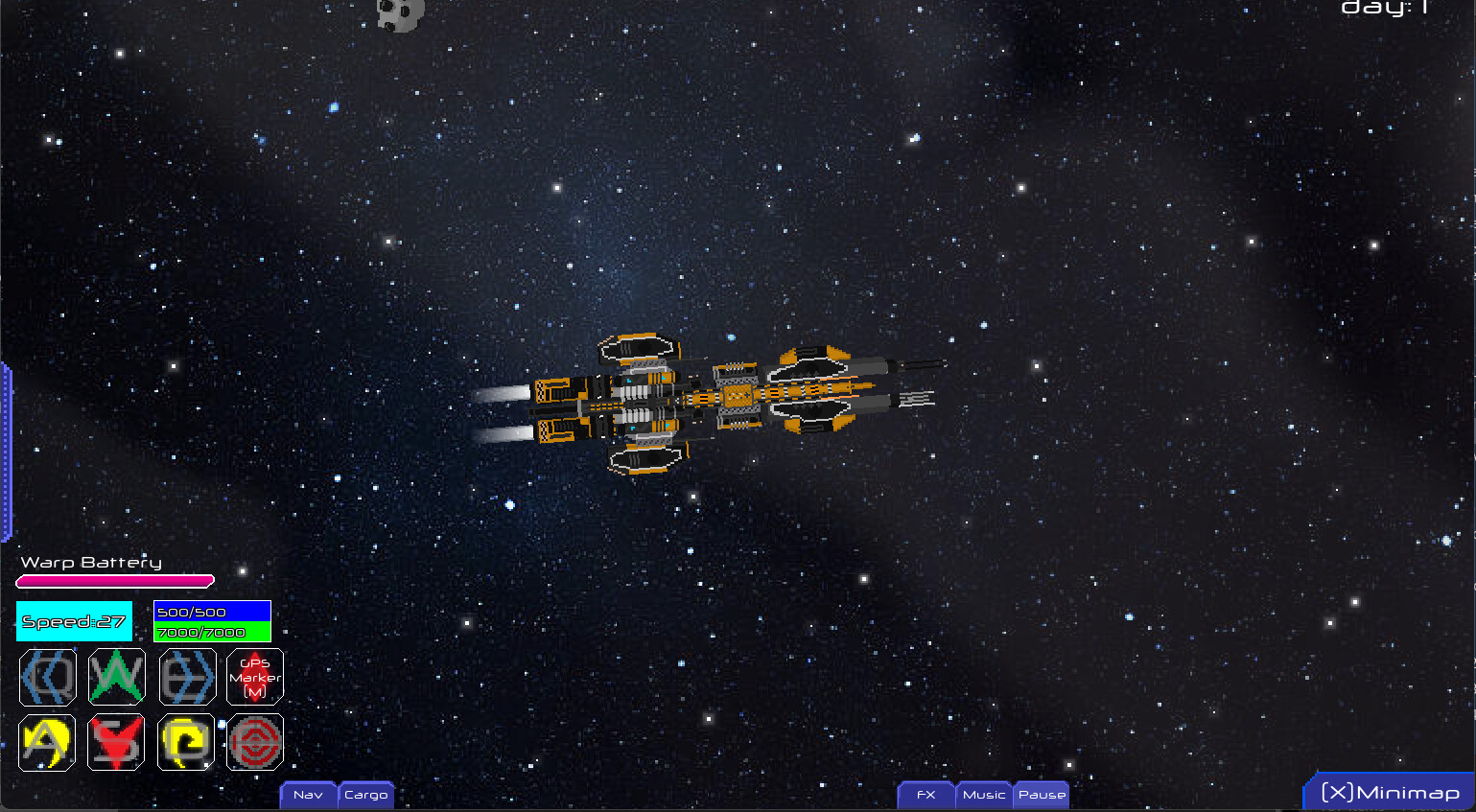Open the Nav tab
Image resolution: width=1476 pixels, height=812 pixels.
(308, 795)
